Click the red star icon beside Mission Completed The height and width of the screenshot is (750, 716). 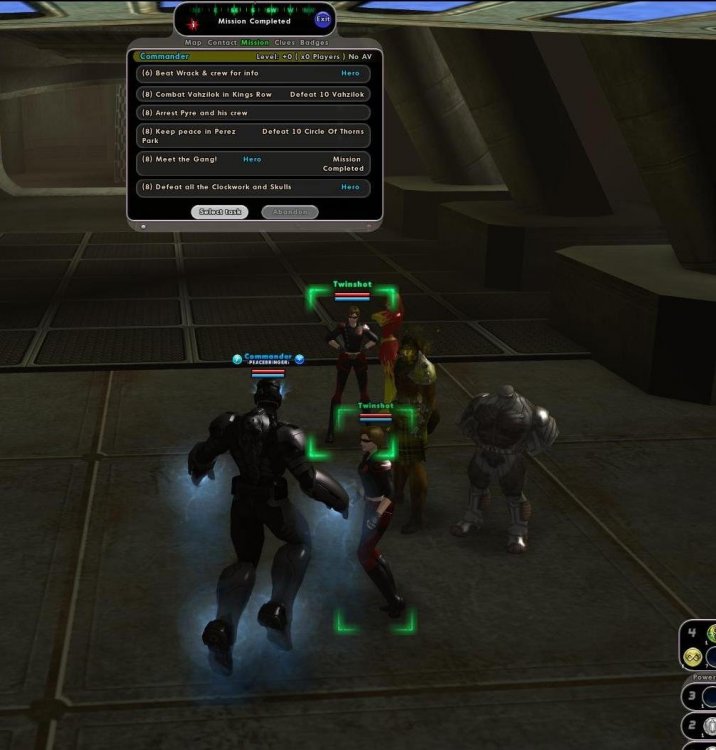[193, 22]
